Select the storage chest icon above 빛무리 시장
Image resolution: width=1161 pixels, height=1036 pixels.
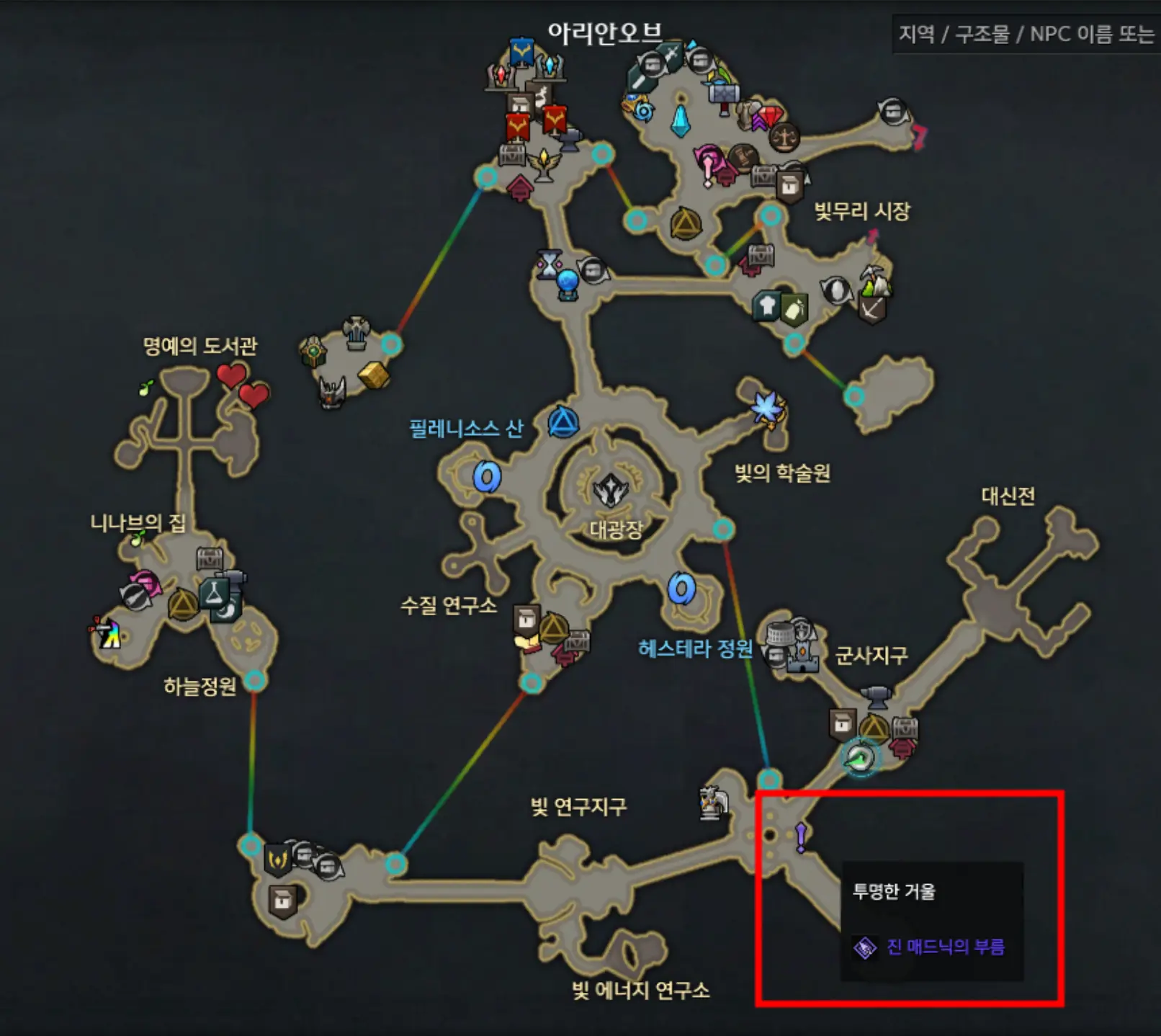765,177
